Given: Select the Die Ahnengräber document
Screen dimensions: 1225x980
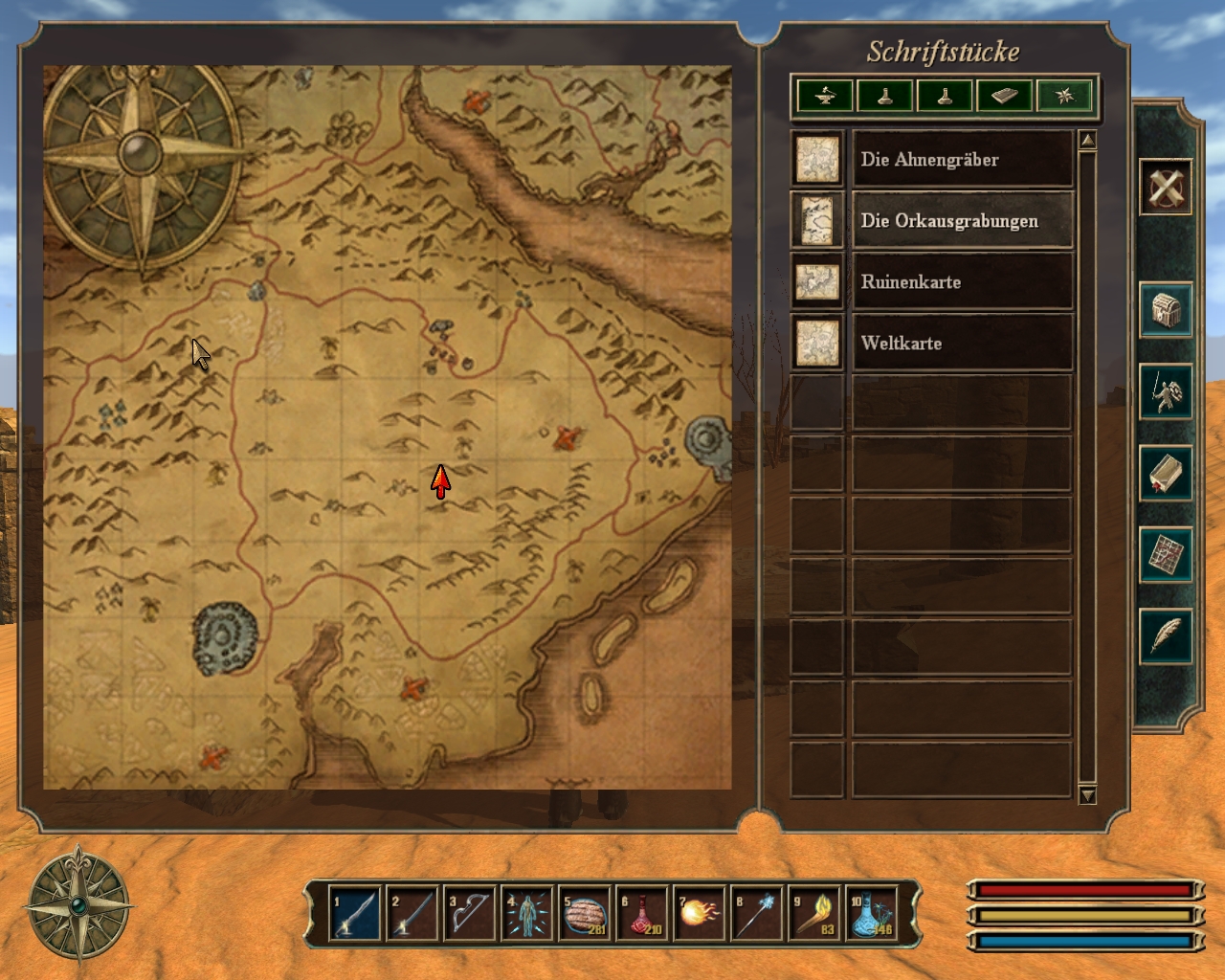Looking at the screenshot, I should click(x=962, y=160).
